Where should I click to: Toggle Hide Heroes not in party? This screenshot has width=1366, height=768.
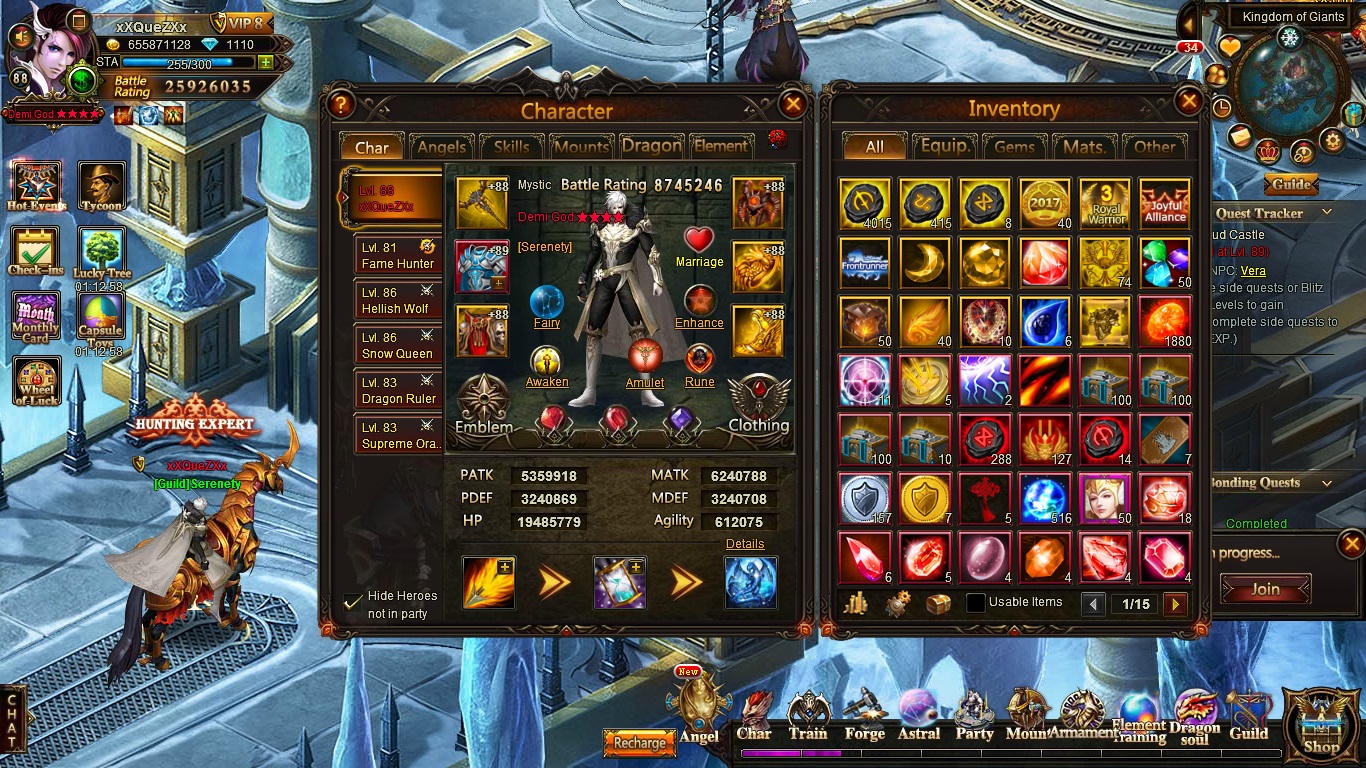(353, 601)
